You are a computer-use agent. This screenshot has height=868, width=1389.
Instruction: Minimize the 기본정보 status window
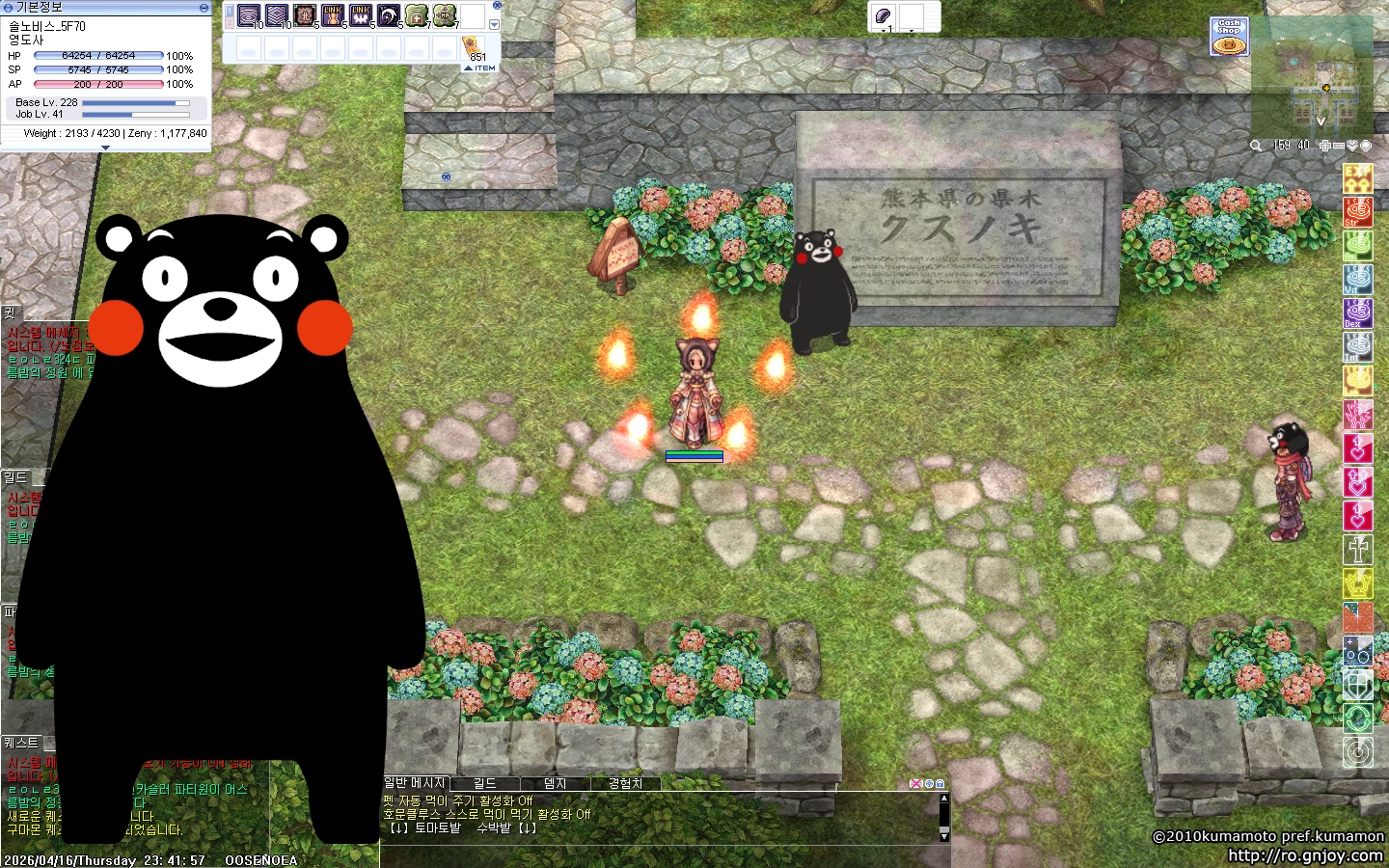(x=204, y=7)
